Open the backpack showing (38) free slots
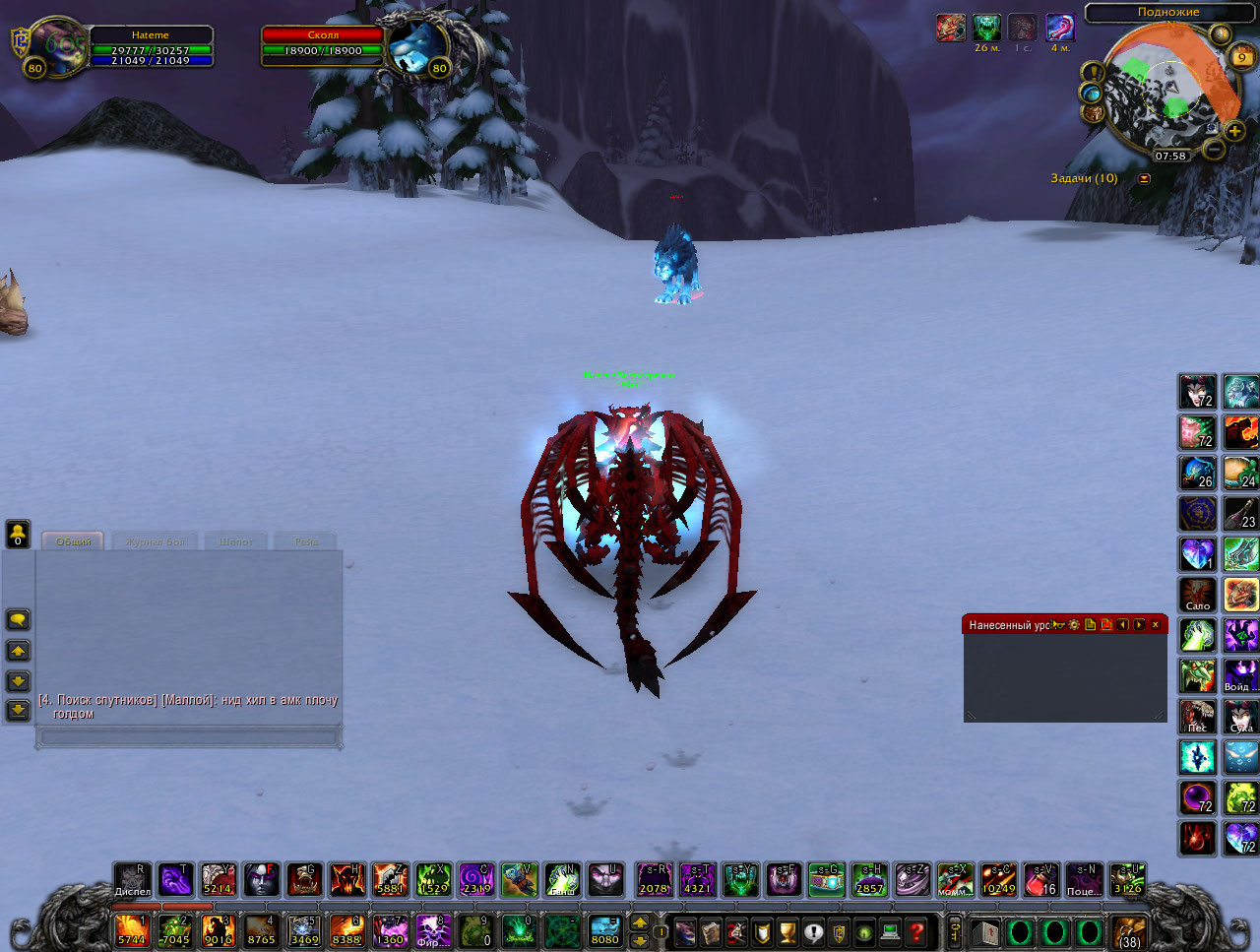1260x952 pixels. point(1129,931)
